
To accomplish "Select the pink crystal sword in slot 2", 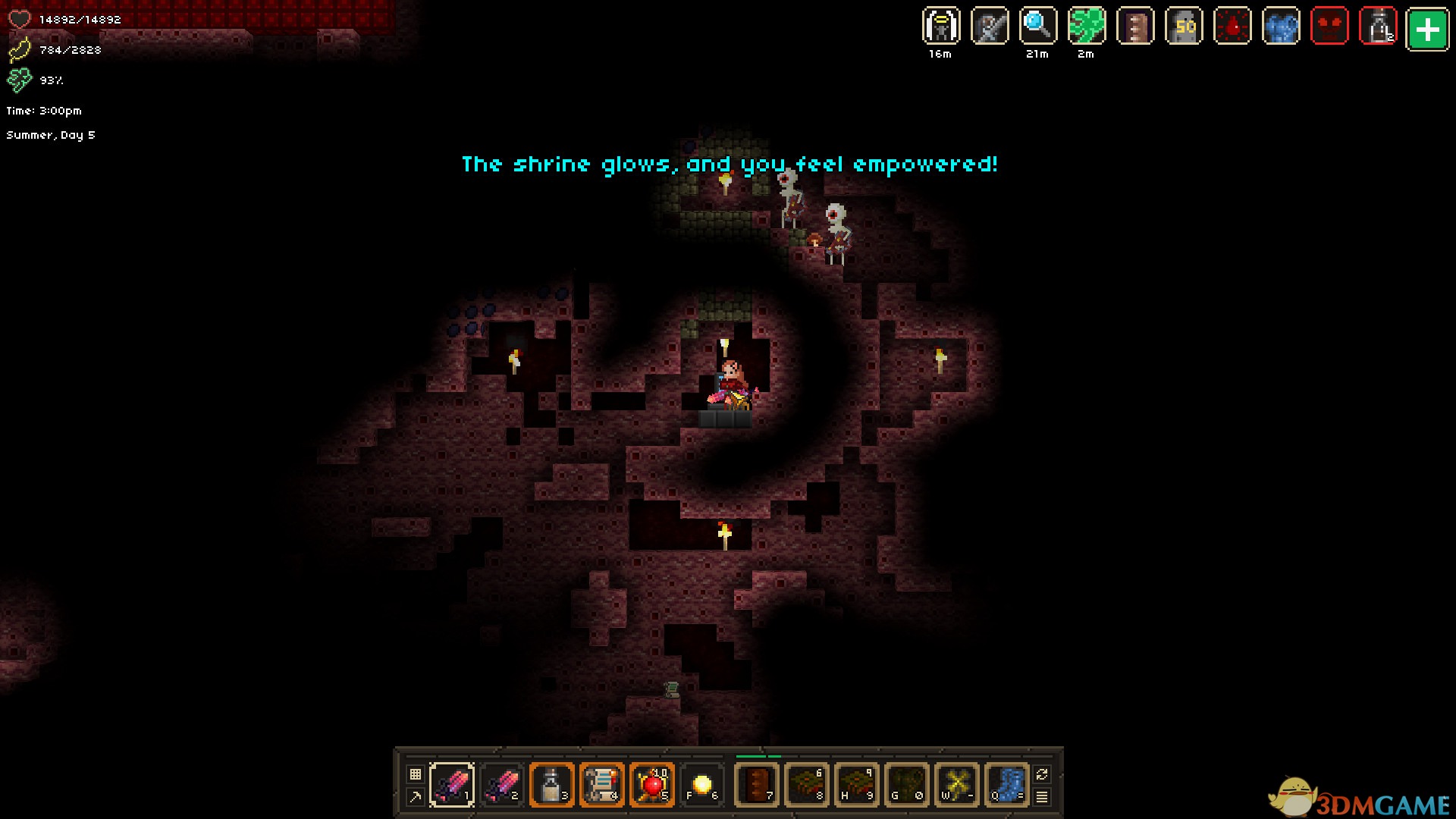I will coord(502,784).
